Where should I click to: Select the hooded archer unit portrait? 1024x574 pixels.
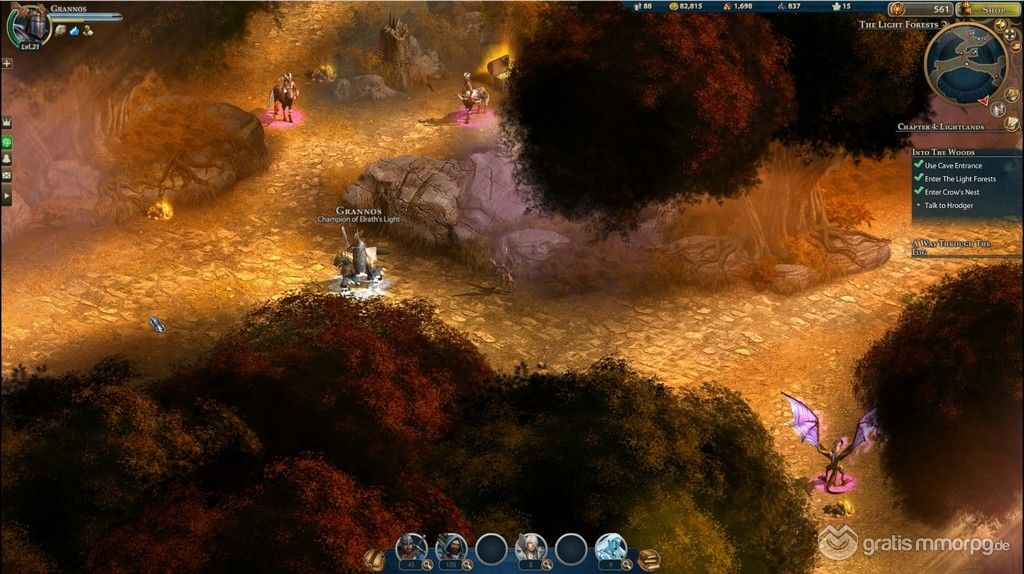click(x=451, y=547)
